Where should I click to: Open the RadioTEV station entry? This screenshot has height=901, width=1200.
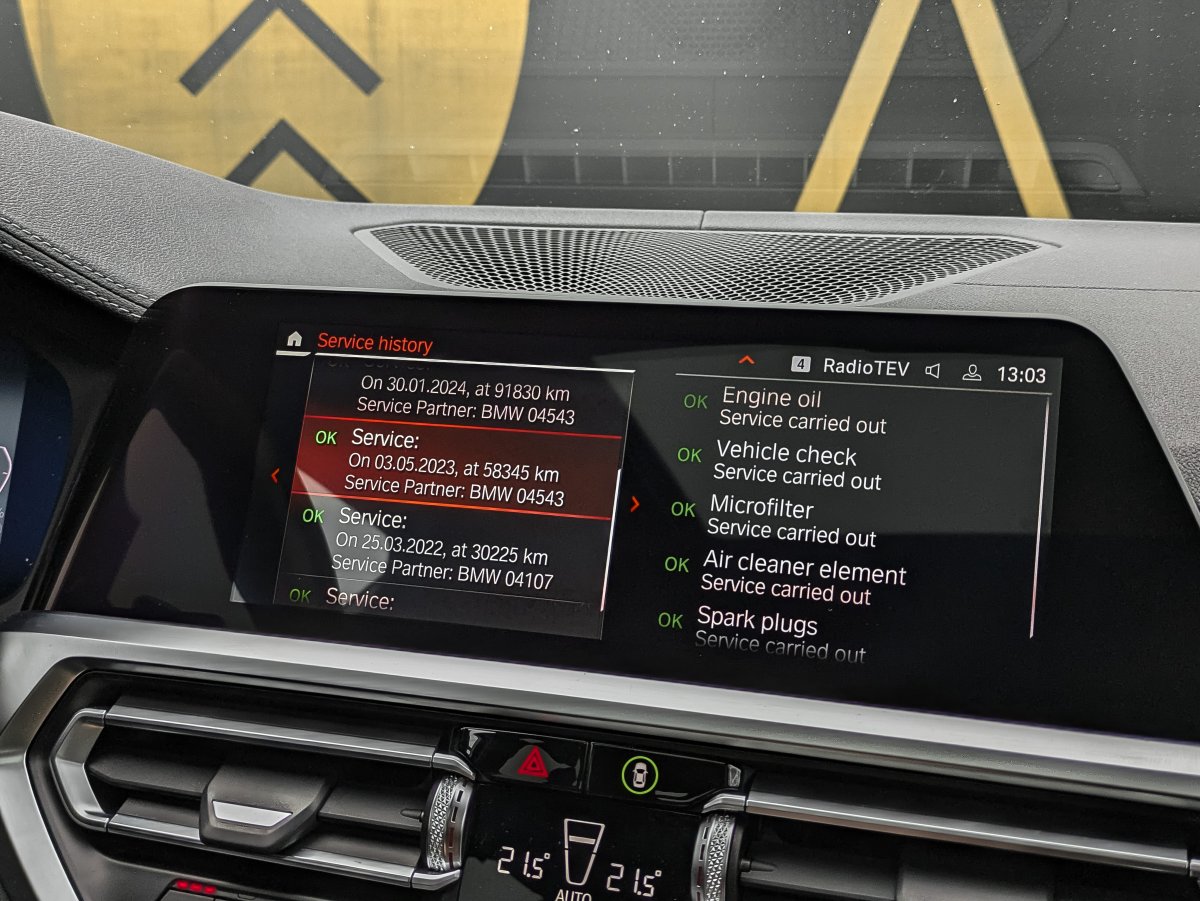click(x=865, y=368)
